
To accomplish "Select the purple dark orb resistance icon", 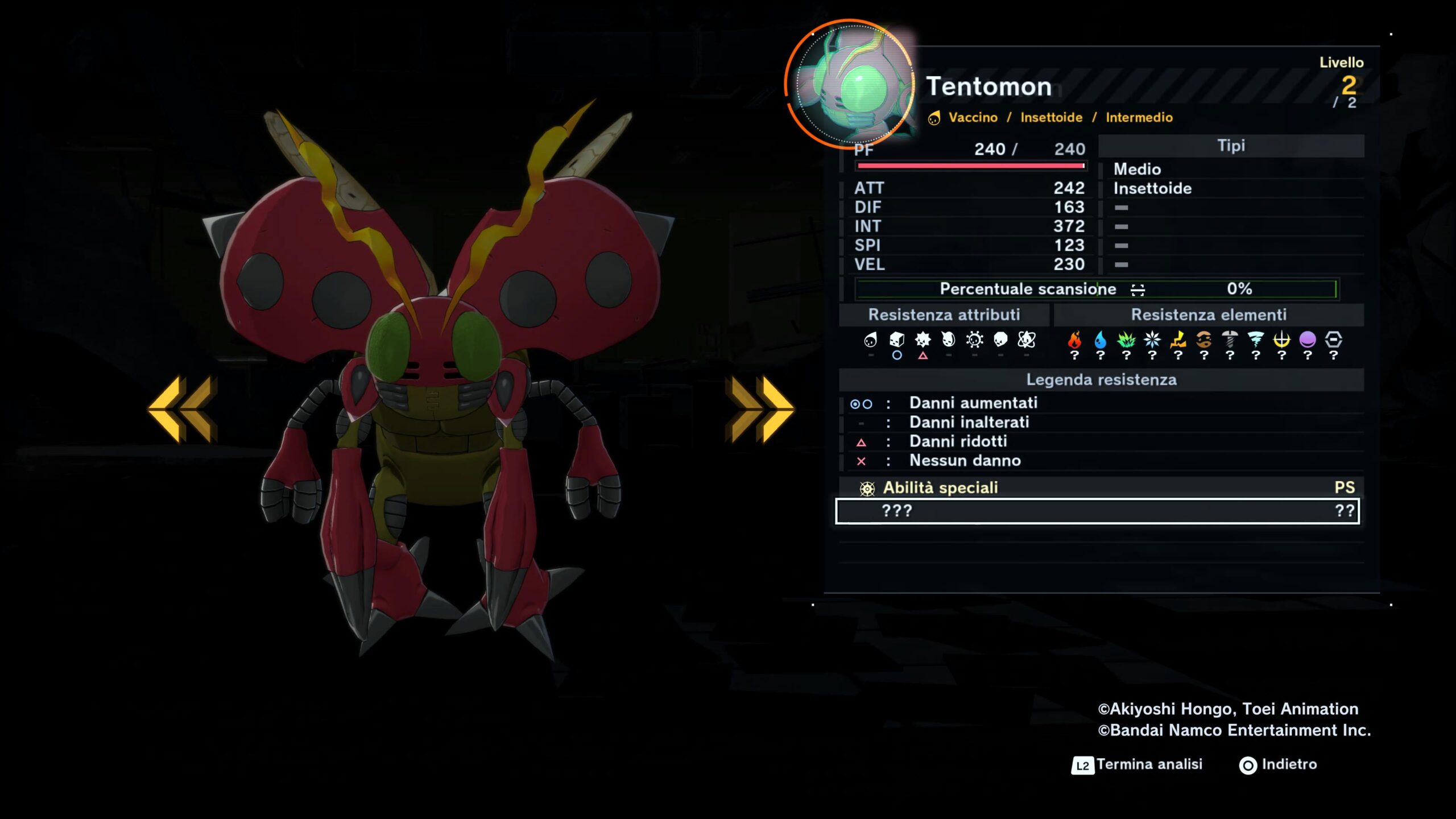I will pos(1308,340).
